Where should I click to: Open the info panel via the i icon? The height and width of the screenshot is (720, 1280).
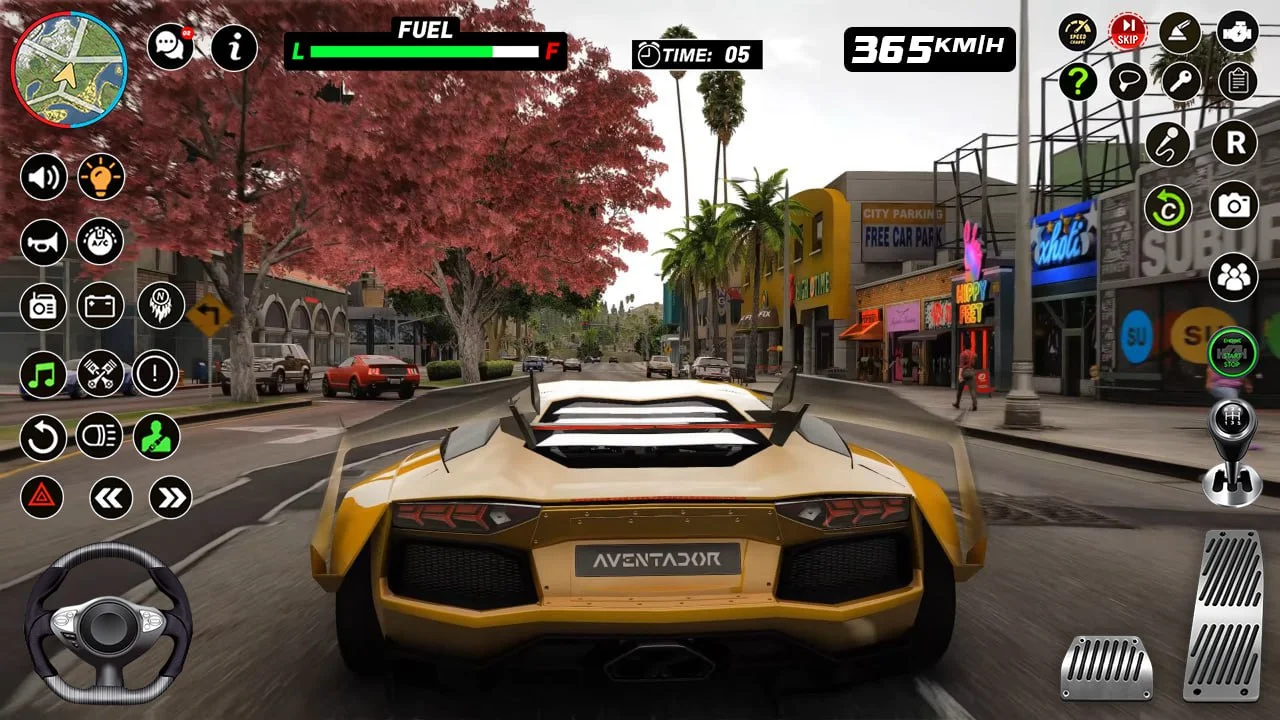pyautogui.click(x=236, y=47)
